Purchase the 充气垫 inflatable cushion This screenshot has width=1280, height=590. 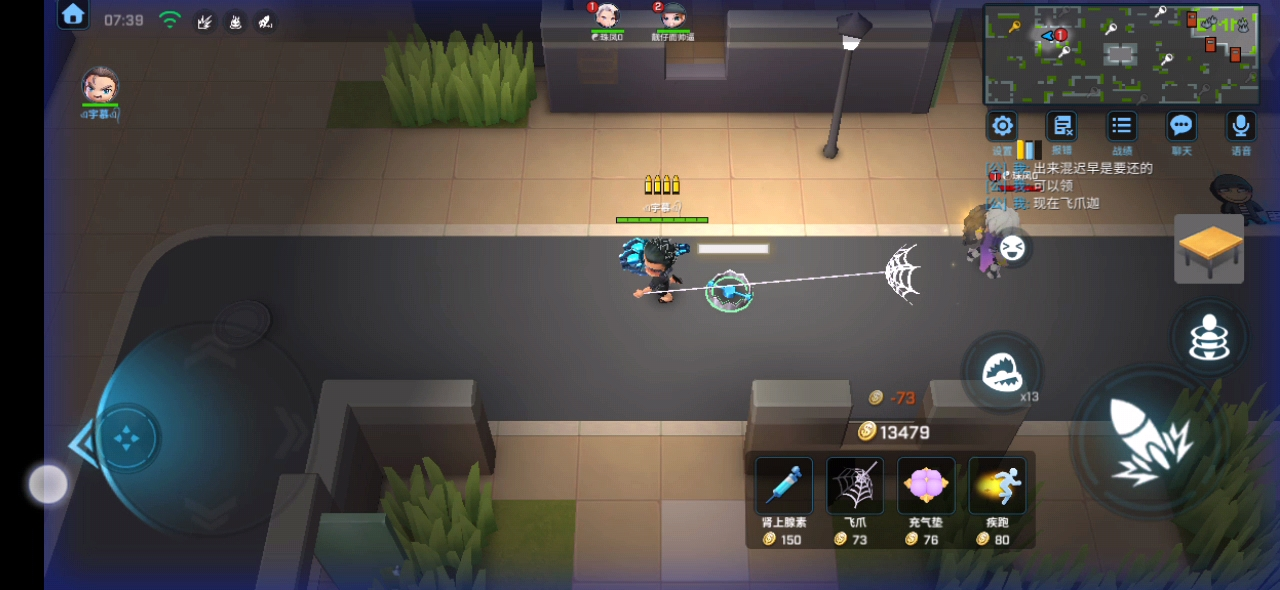pos(925,486)
